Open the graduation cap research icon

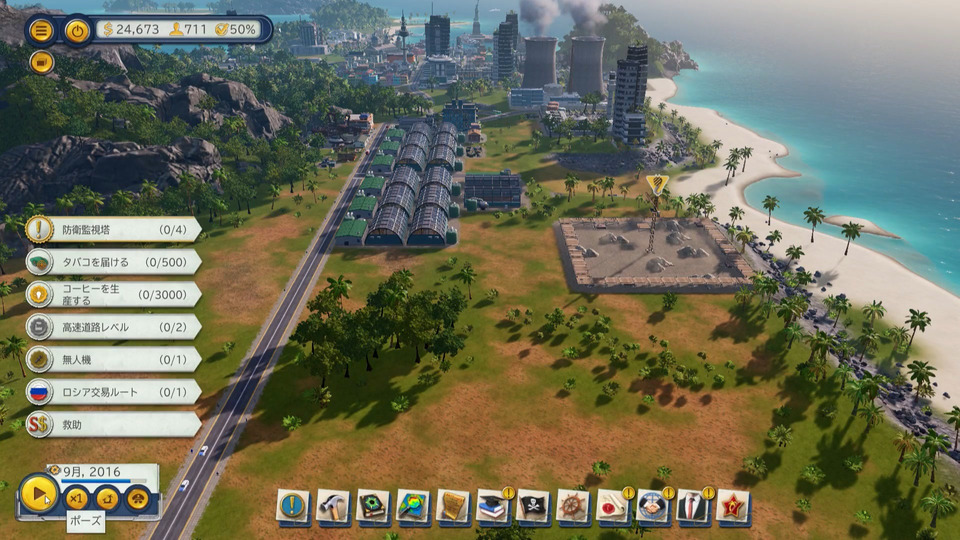click(493, 506)
